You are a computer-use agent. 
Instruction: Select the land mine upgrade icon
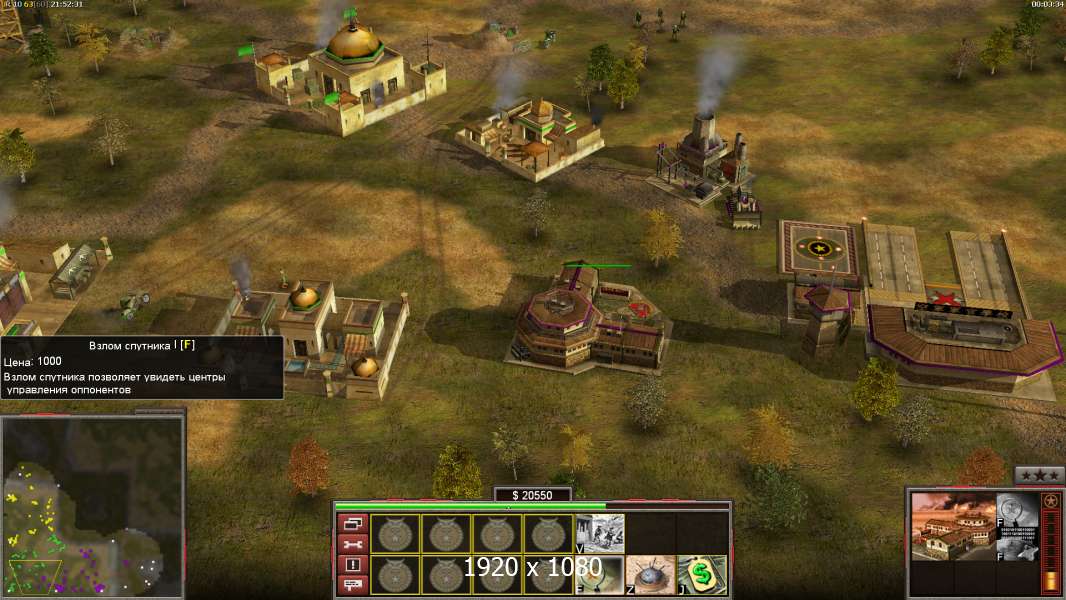pyautogui.click(x=651, y=575)
